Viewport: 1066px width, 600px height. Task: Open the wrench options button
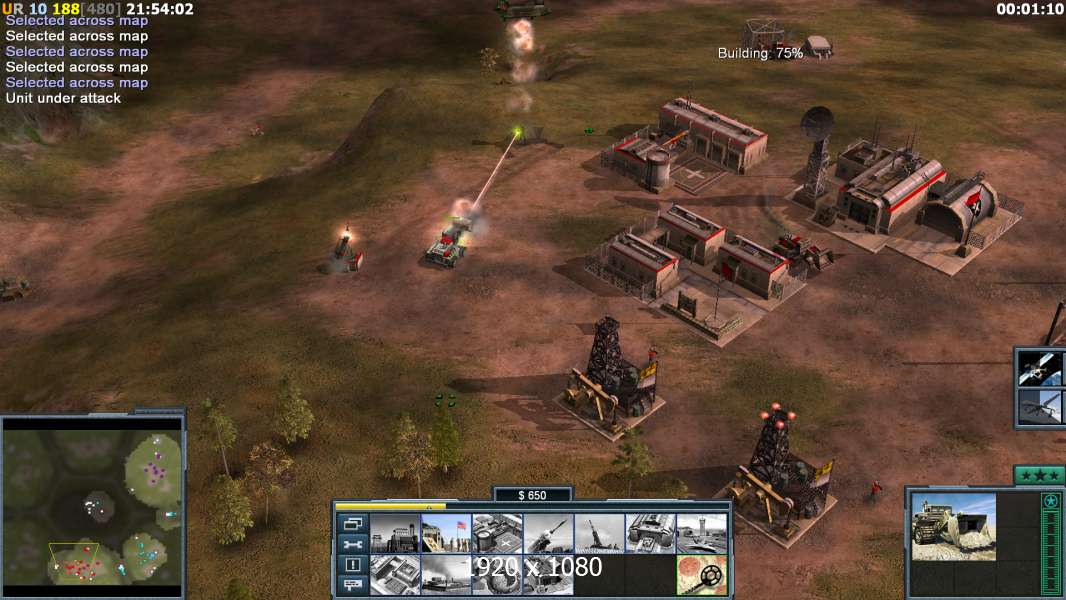pyautogui.click(x=351, y=544)
